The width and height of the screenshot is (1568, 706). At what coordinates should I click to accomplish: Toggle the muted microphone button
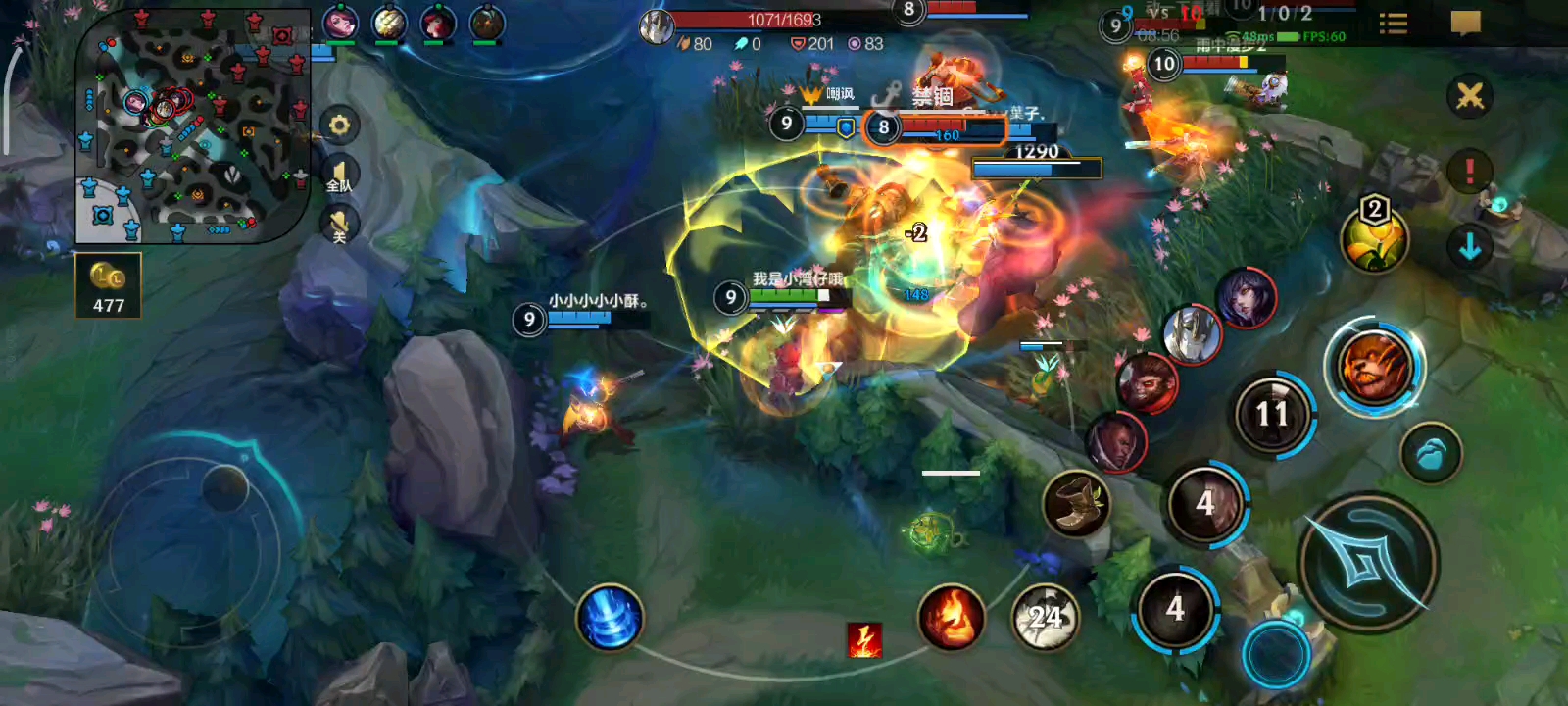[x=339, y=225]
